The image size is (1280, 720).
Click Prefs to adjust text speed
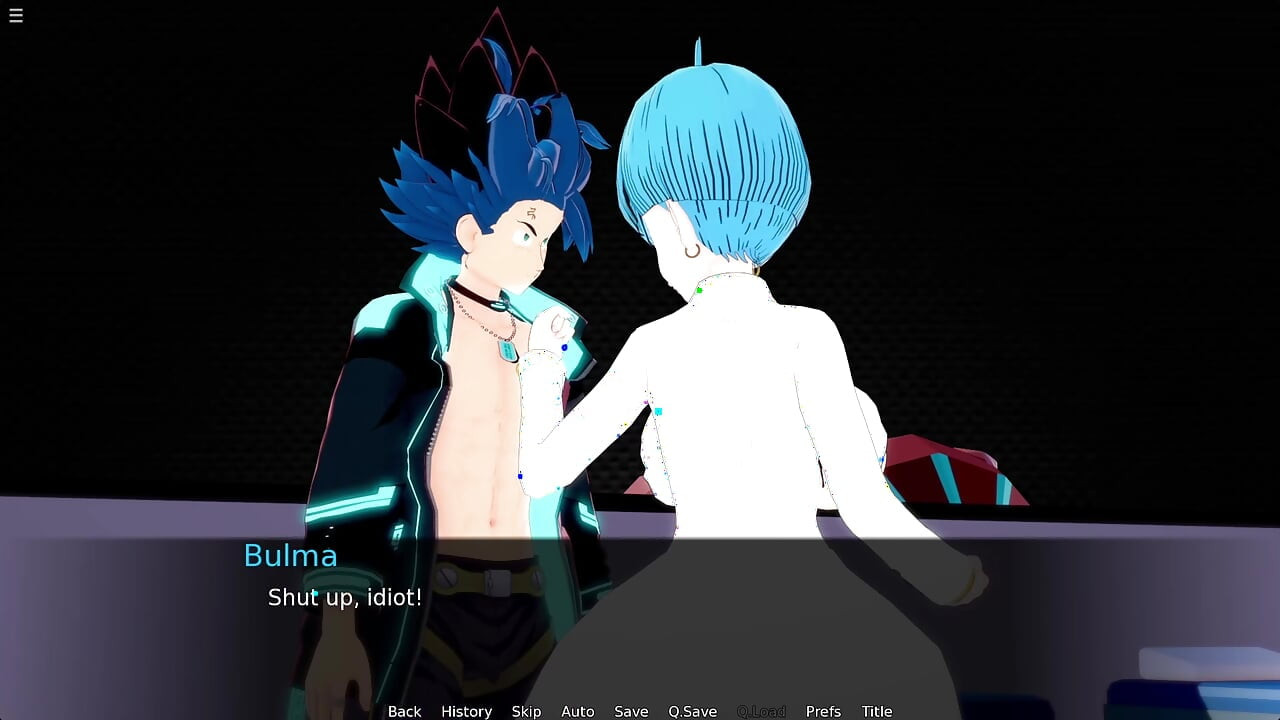pyautogui.click(x=823, y=711)
